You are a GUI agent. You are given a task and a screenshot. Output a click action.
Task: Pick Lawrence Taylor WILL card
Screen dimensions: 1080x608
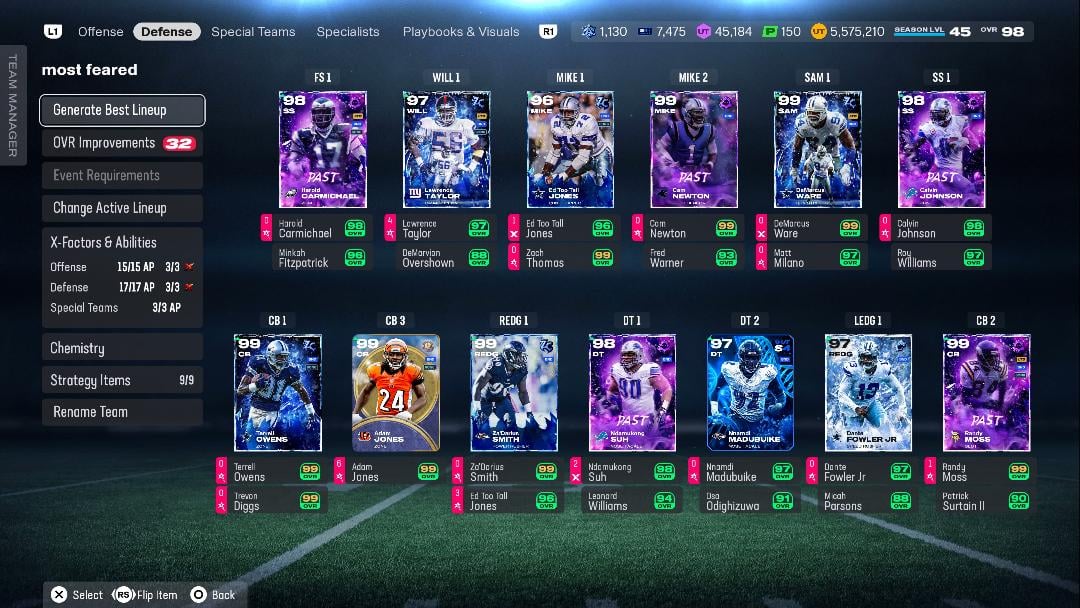446,150
